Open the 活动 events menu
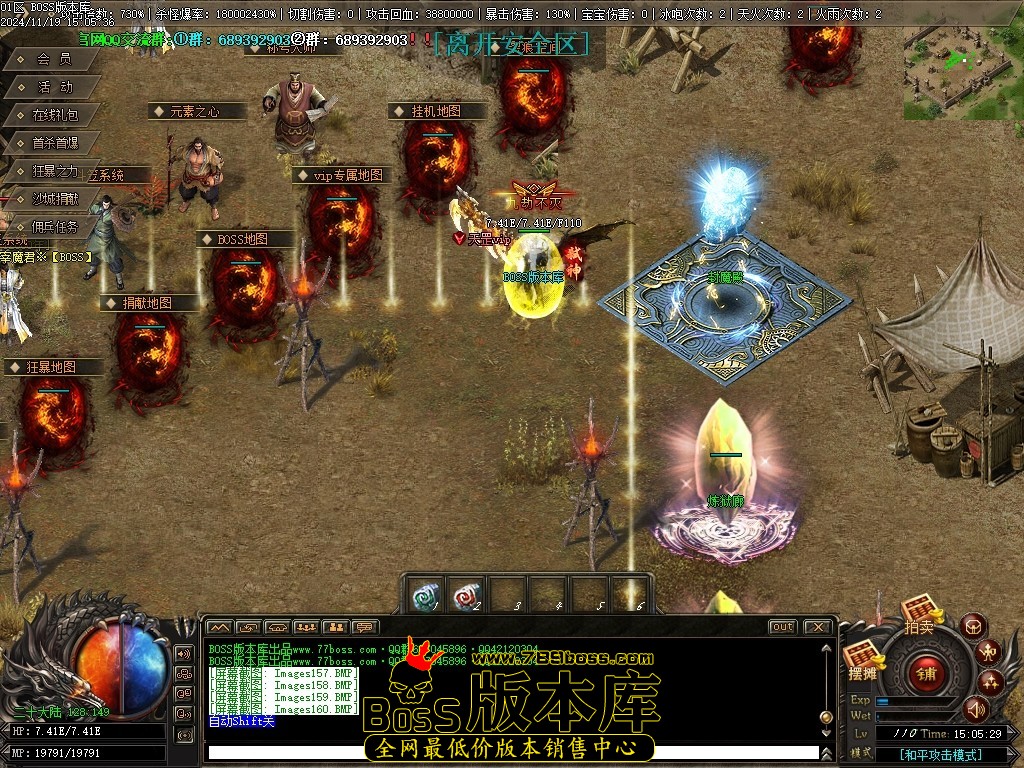1024x768 pixels. [54, 87]
